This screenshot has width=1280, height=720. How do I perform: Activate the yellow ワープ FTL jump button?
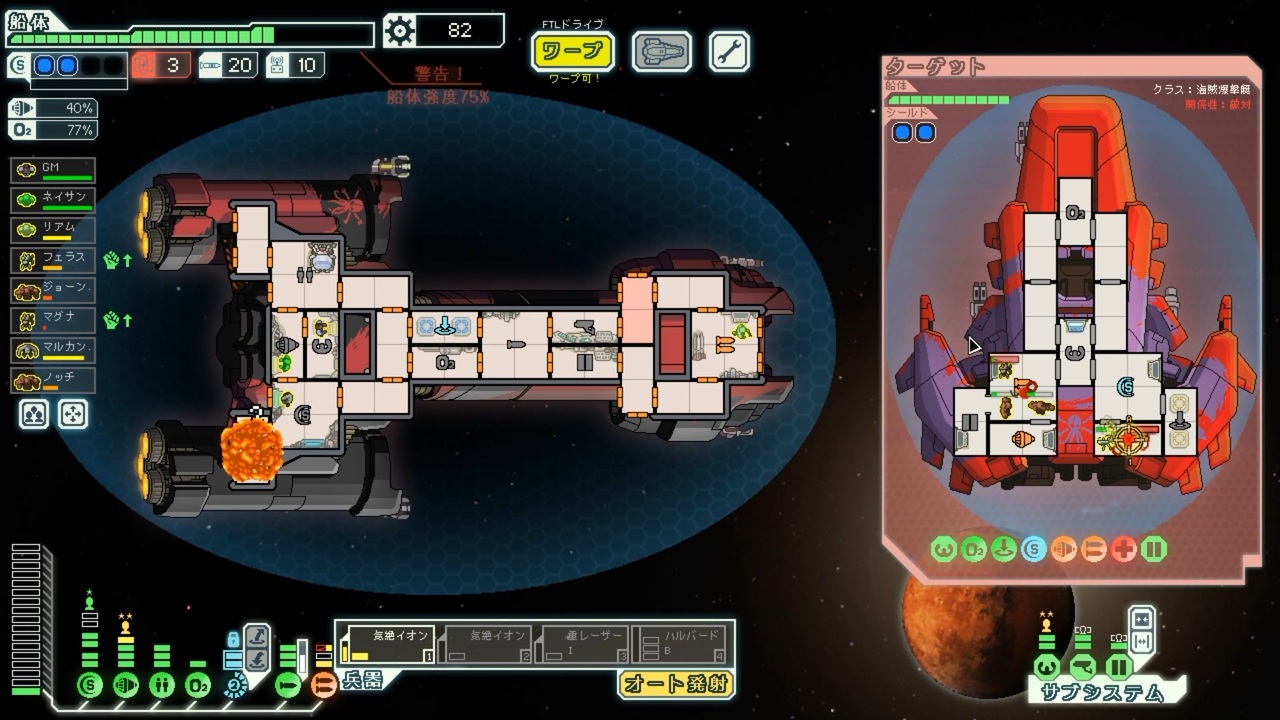click(572, 51)
